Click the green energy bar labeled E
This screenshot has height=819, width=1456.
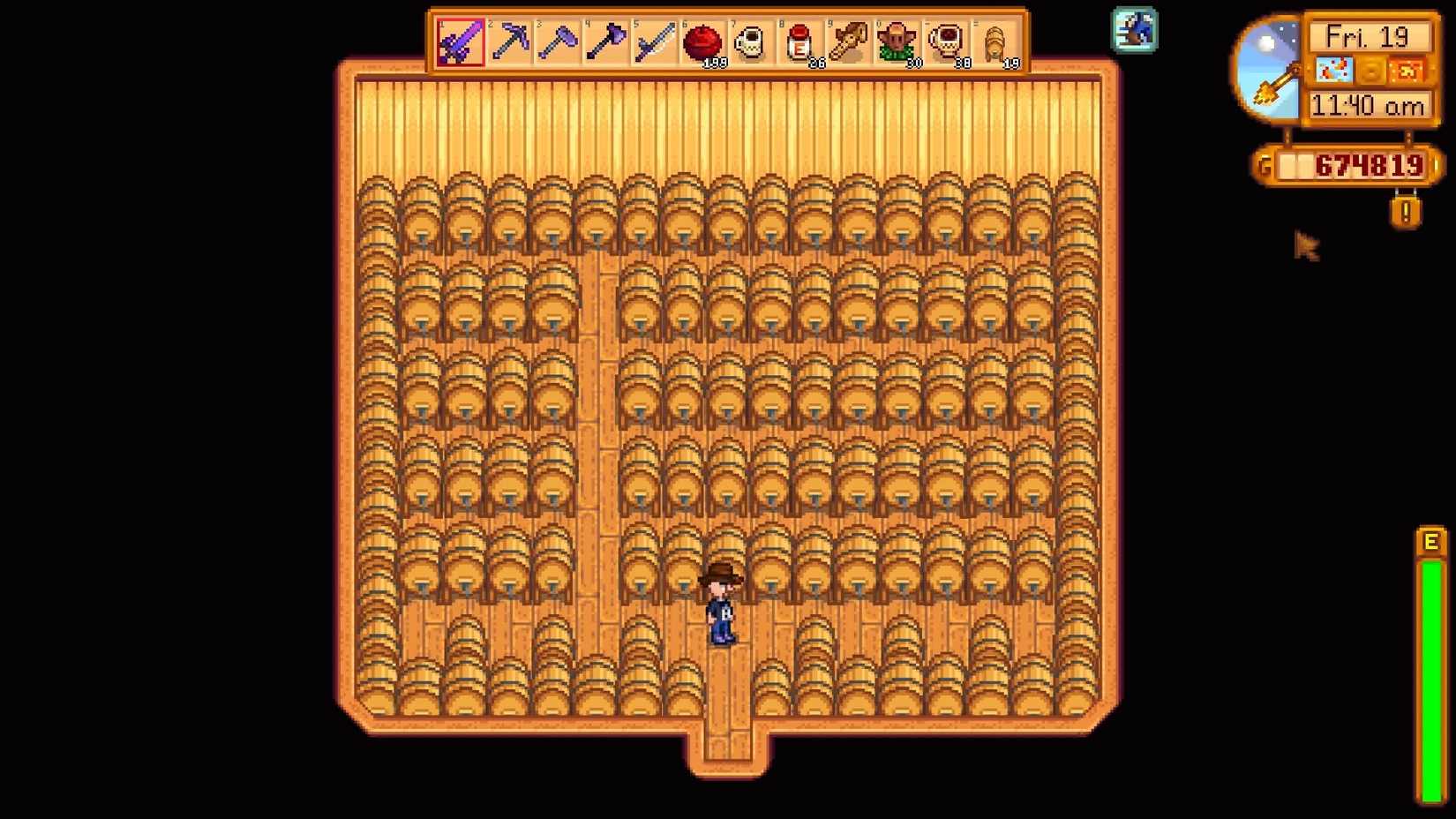(1431, 671)
